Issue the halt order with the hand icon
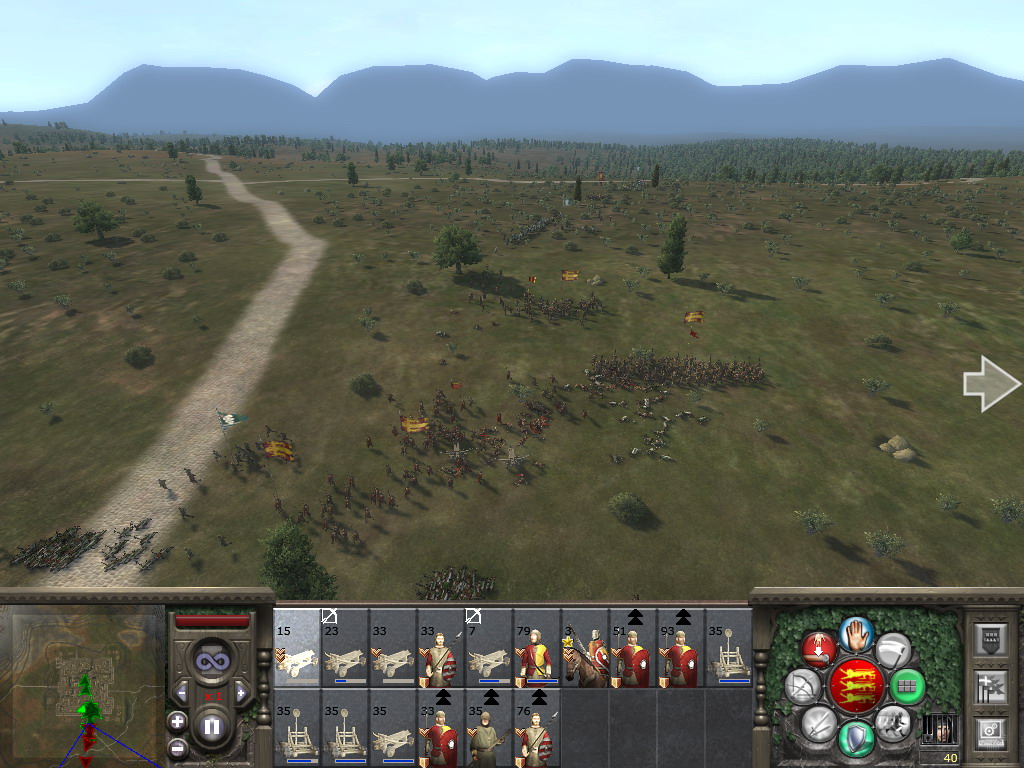 pos(857,633)
